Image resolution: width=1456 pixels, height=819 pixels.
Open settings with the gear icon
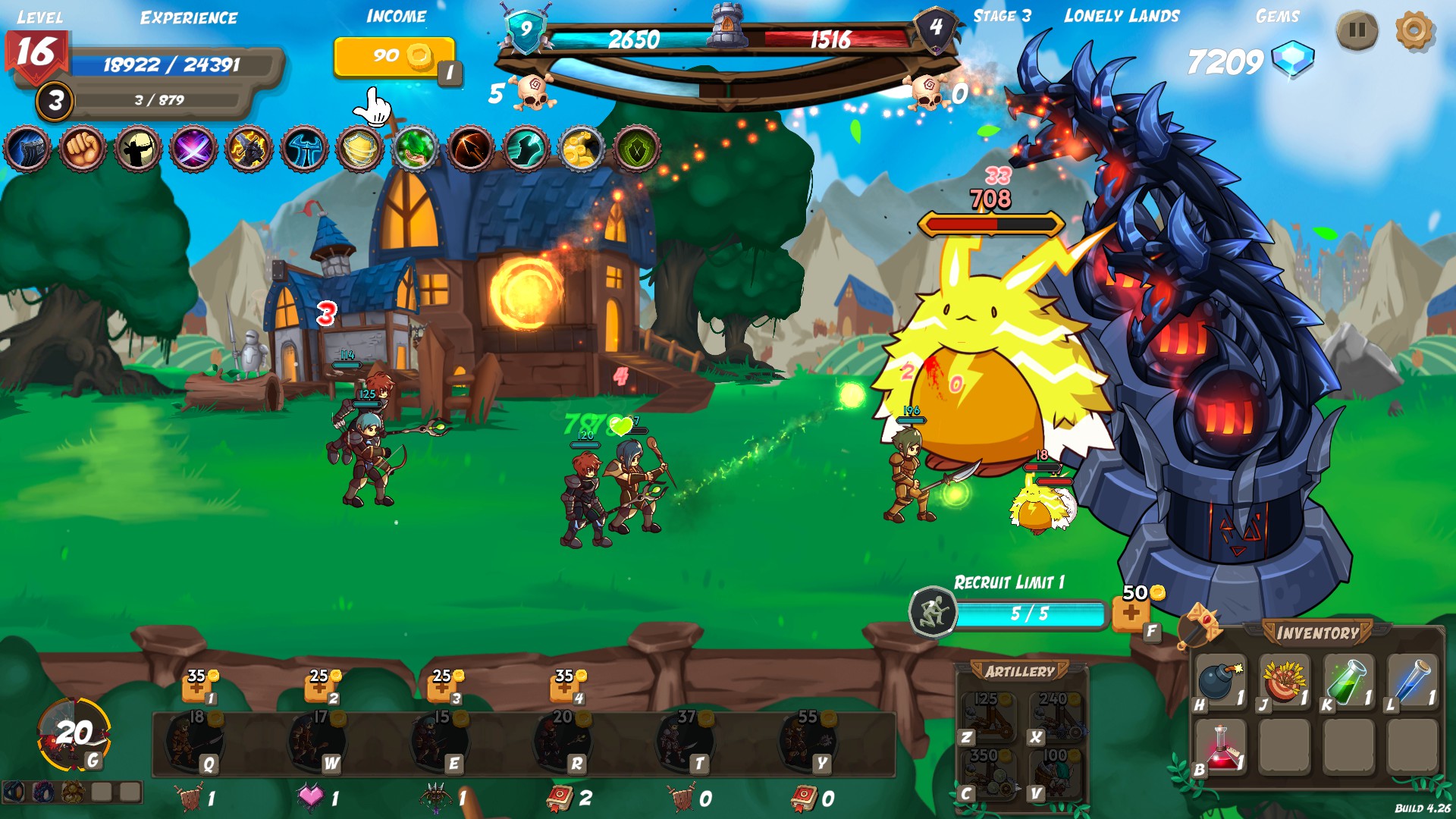tap(1414, 31)
